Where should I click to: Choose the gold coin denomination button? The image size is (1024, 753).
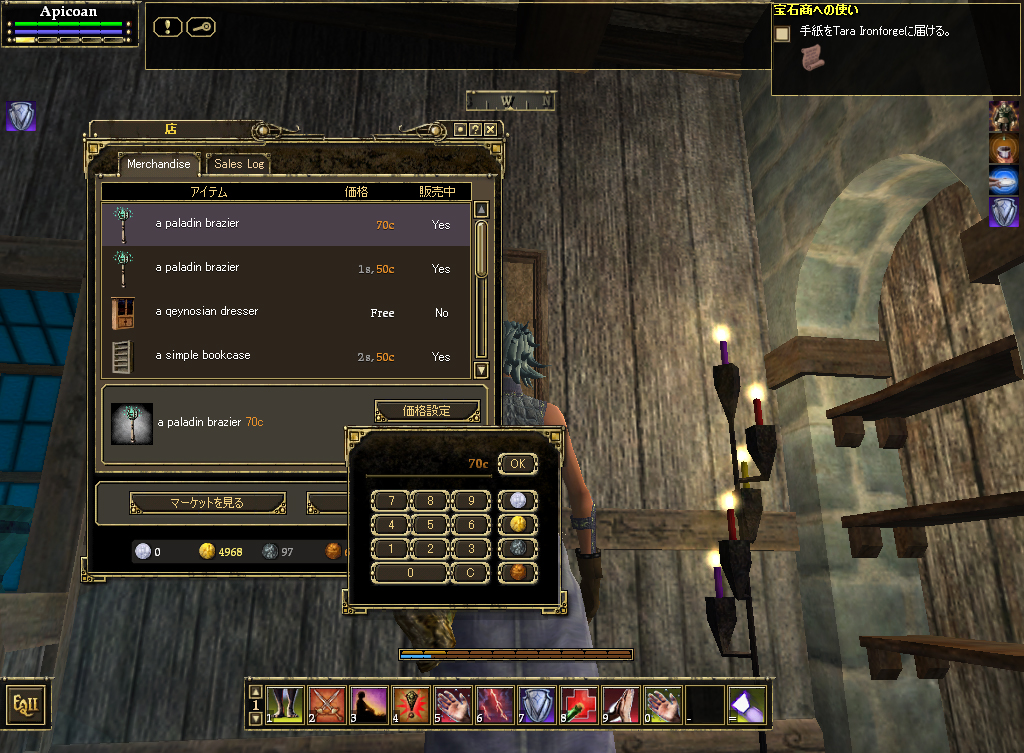(517, 525)
